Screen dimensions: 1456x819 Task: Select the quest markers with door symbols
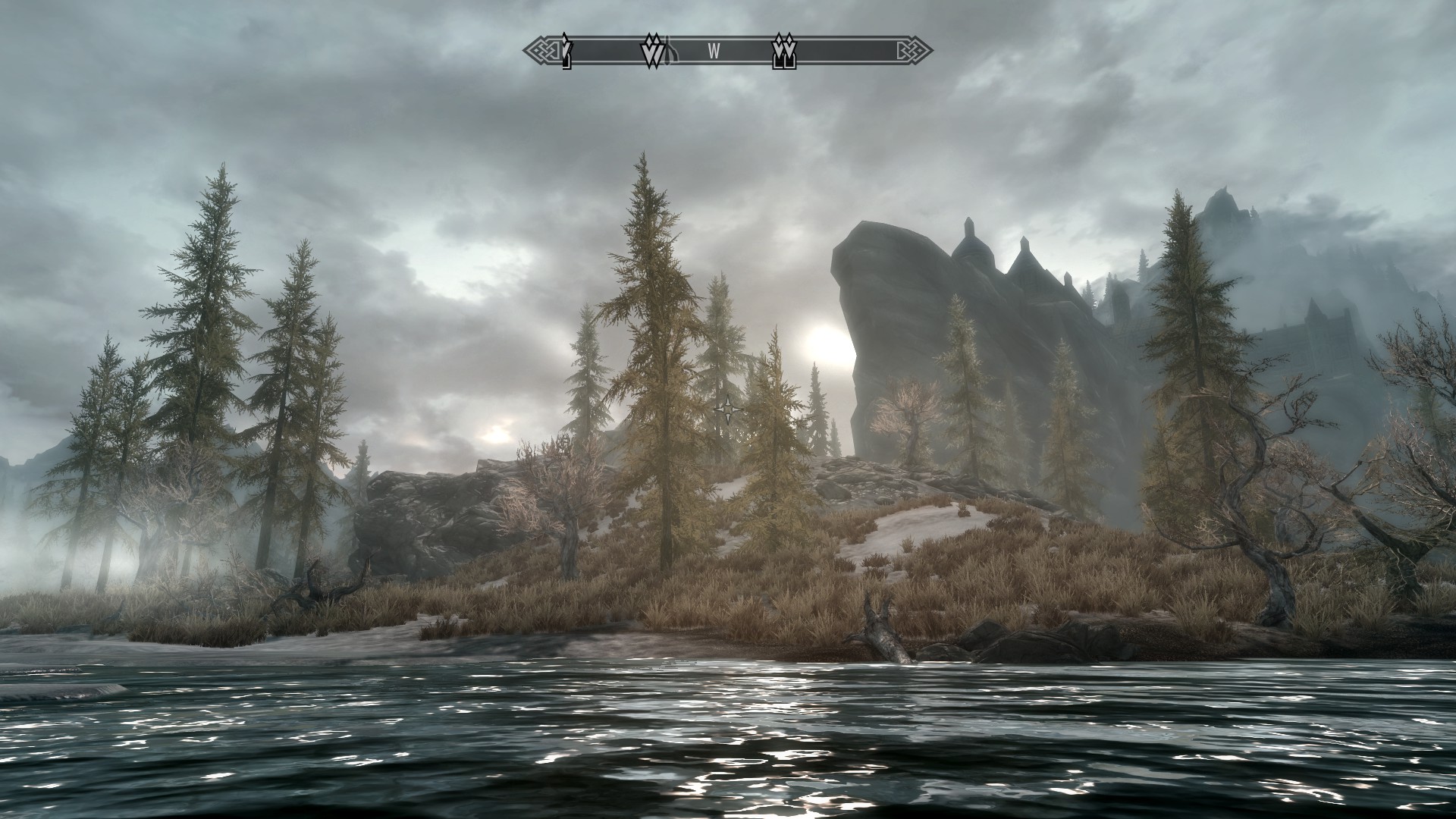tap(783, 52)
